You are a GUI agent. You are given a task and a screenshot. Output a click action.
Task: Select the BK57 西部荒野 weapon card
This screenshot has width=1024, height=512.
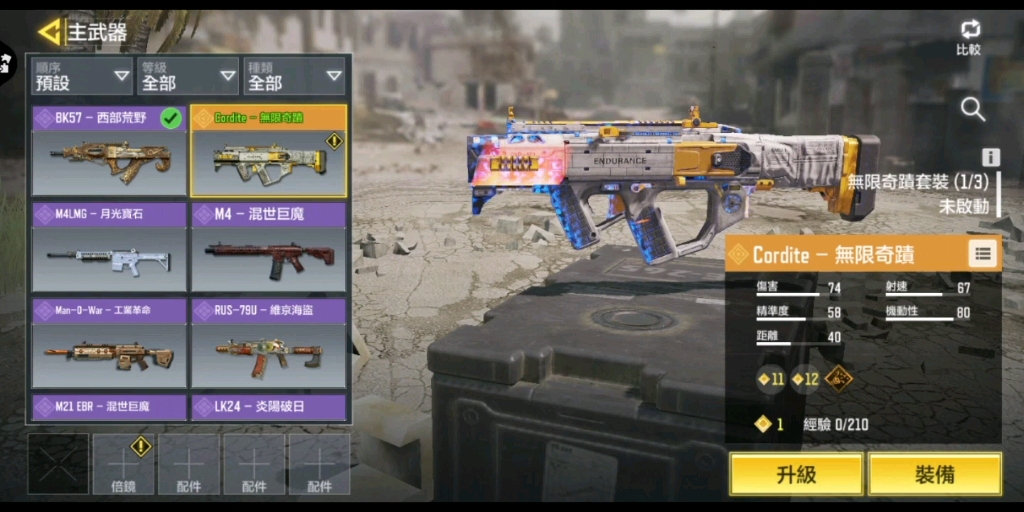109,151
